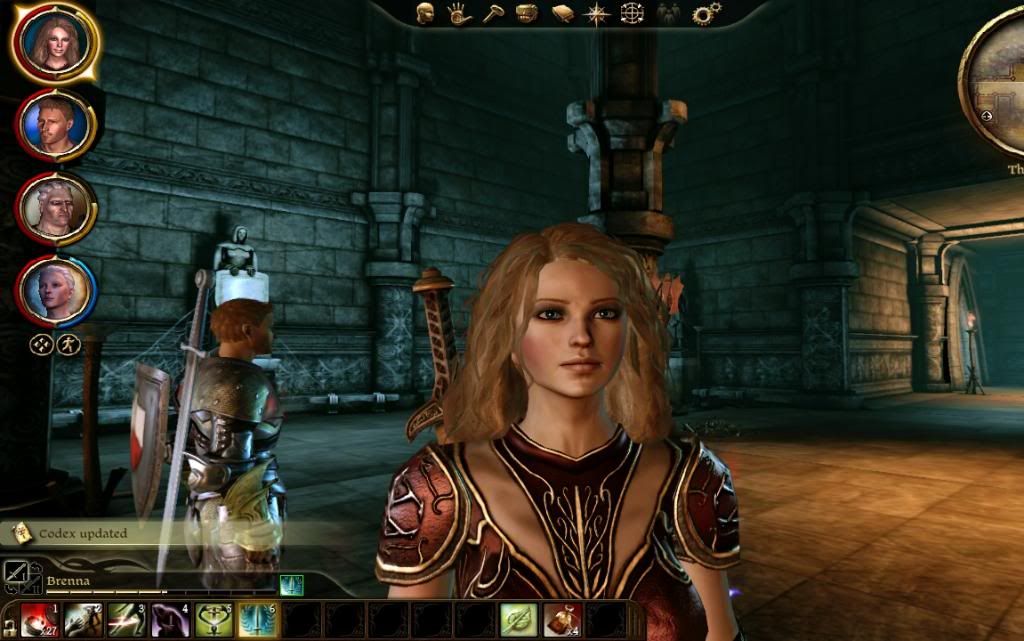Click the select-all-party arrows button
The height and width of the screenshot is (641, 1024).
(x=39, y=345)
